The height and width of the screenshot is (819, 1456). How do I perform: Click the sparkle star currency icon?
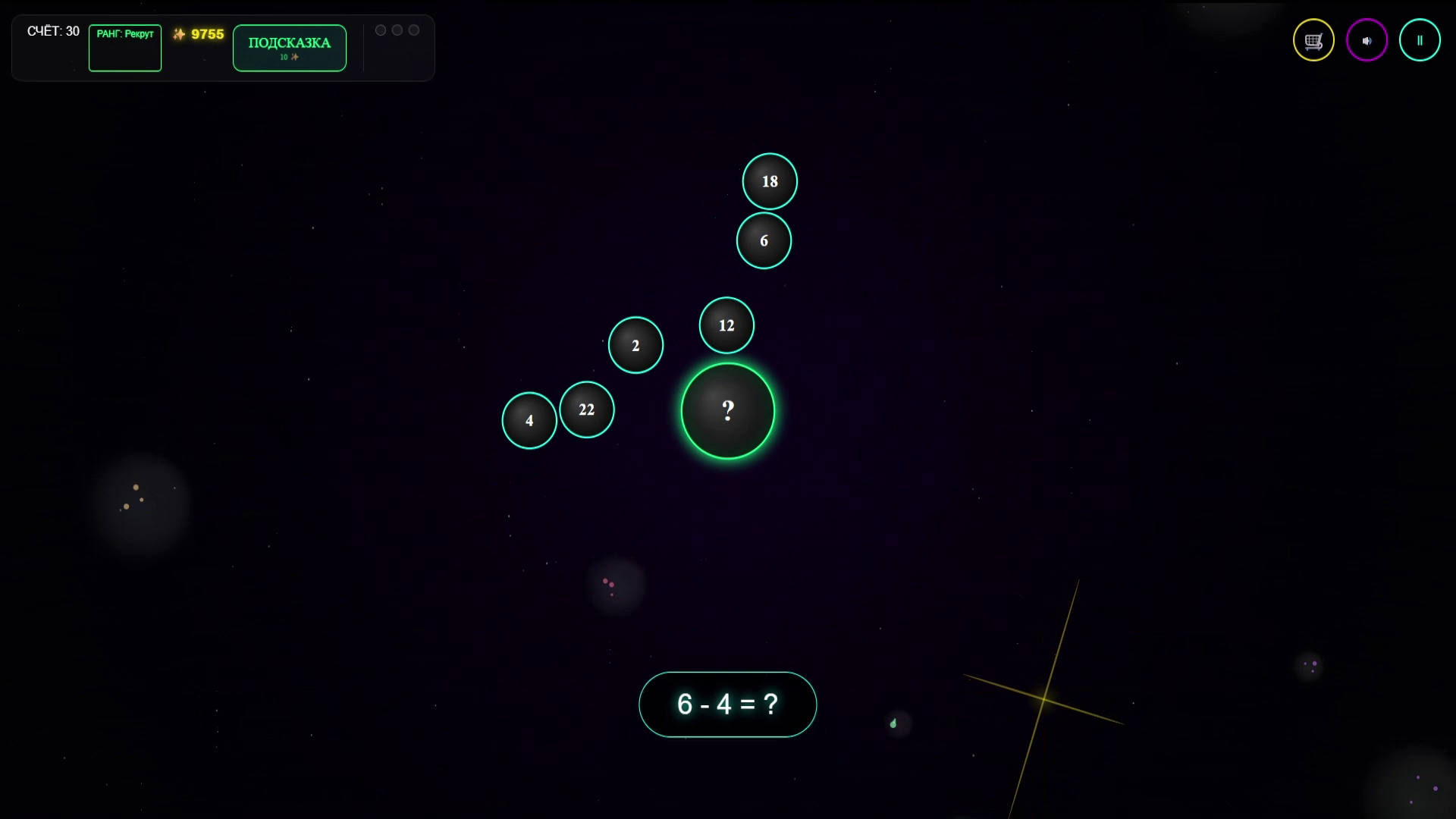180,33
